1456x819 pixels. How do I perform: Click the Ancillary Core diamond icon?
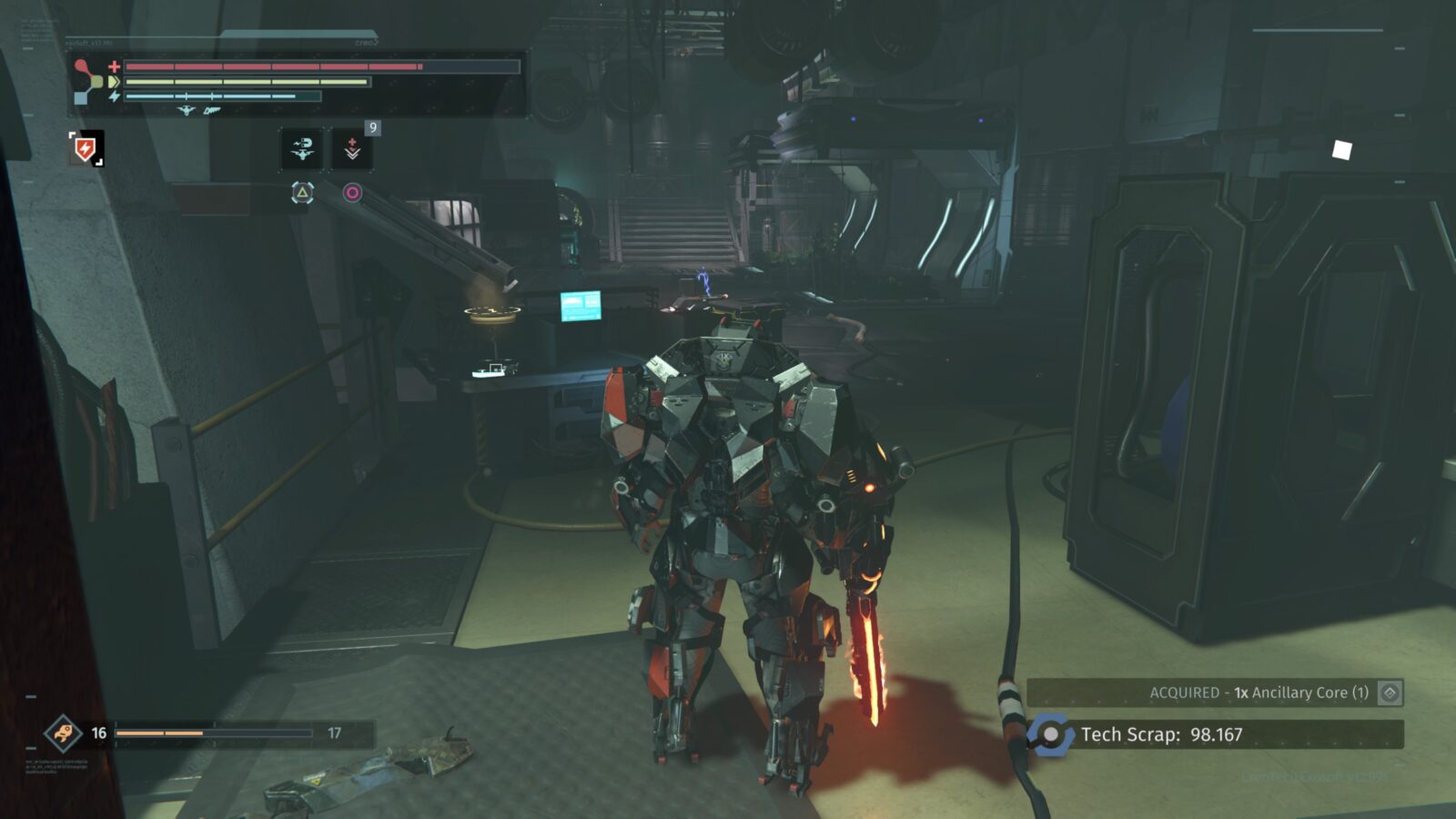click(1391, 694)
